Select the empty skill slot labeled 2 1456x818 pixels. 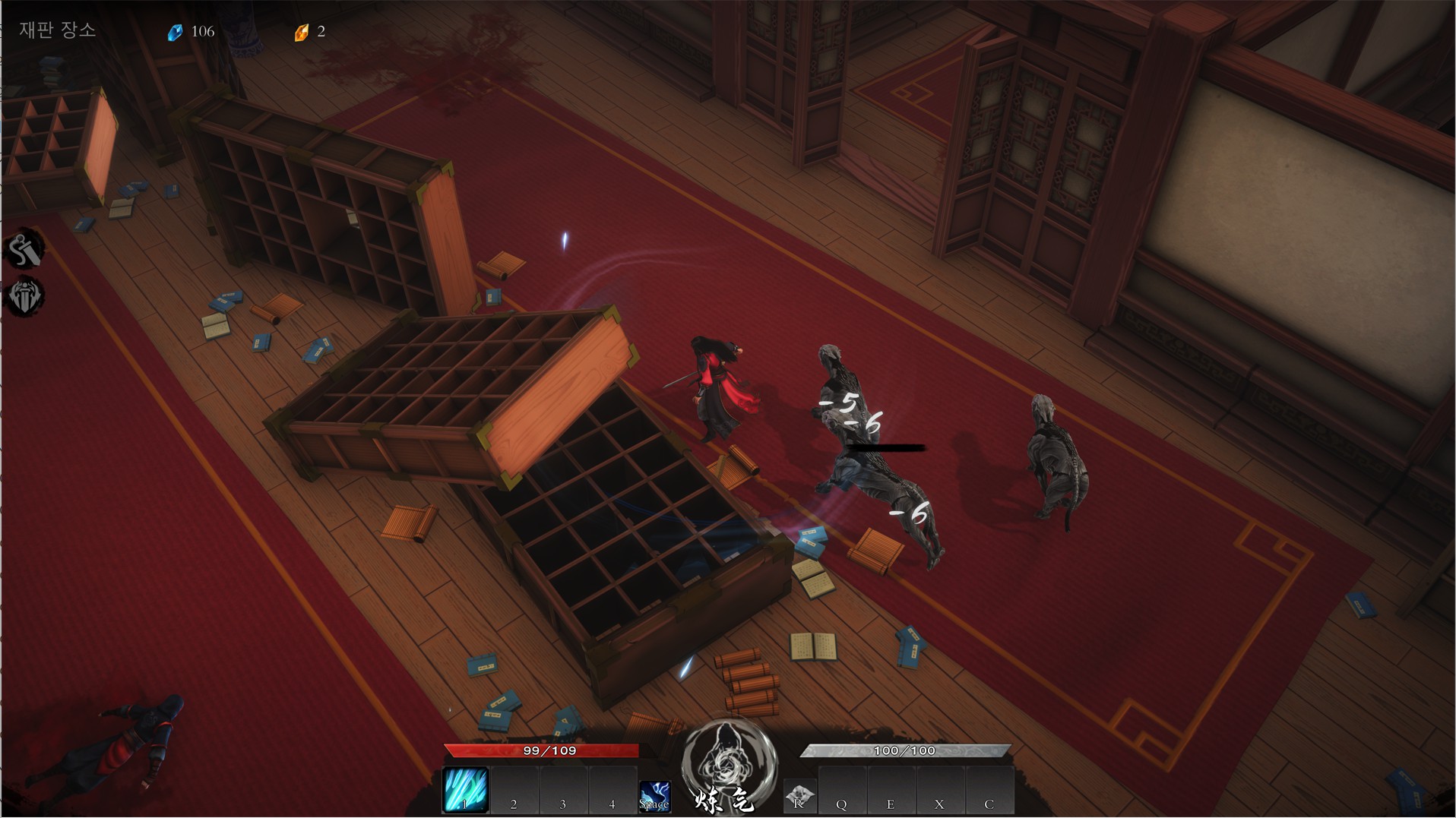[x=514, y=791]
